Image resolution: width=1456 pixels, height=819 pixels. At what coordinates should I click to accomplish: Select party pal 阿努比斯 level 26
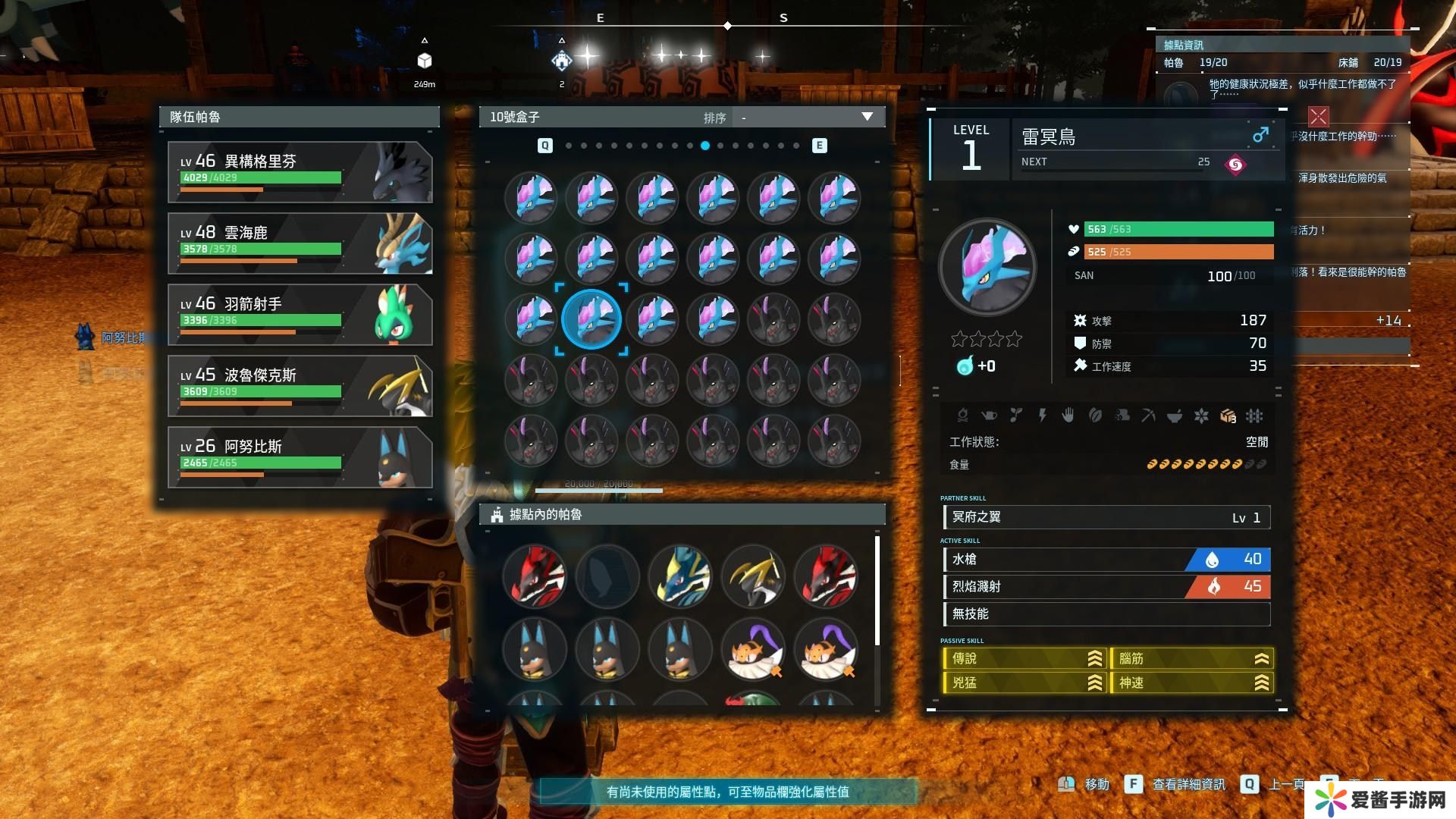click(x=300, y=457)
